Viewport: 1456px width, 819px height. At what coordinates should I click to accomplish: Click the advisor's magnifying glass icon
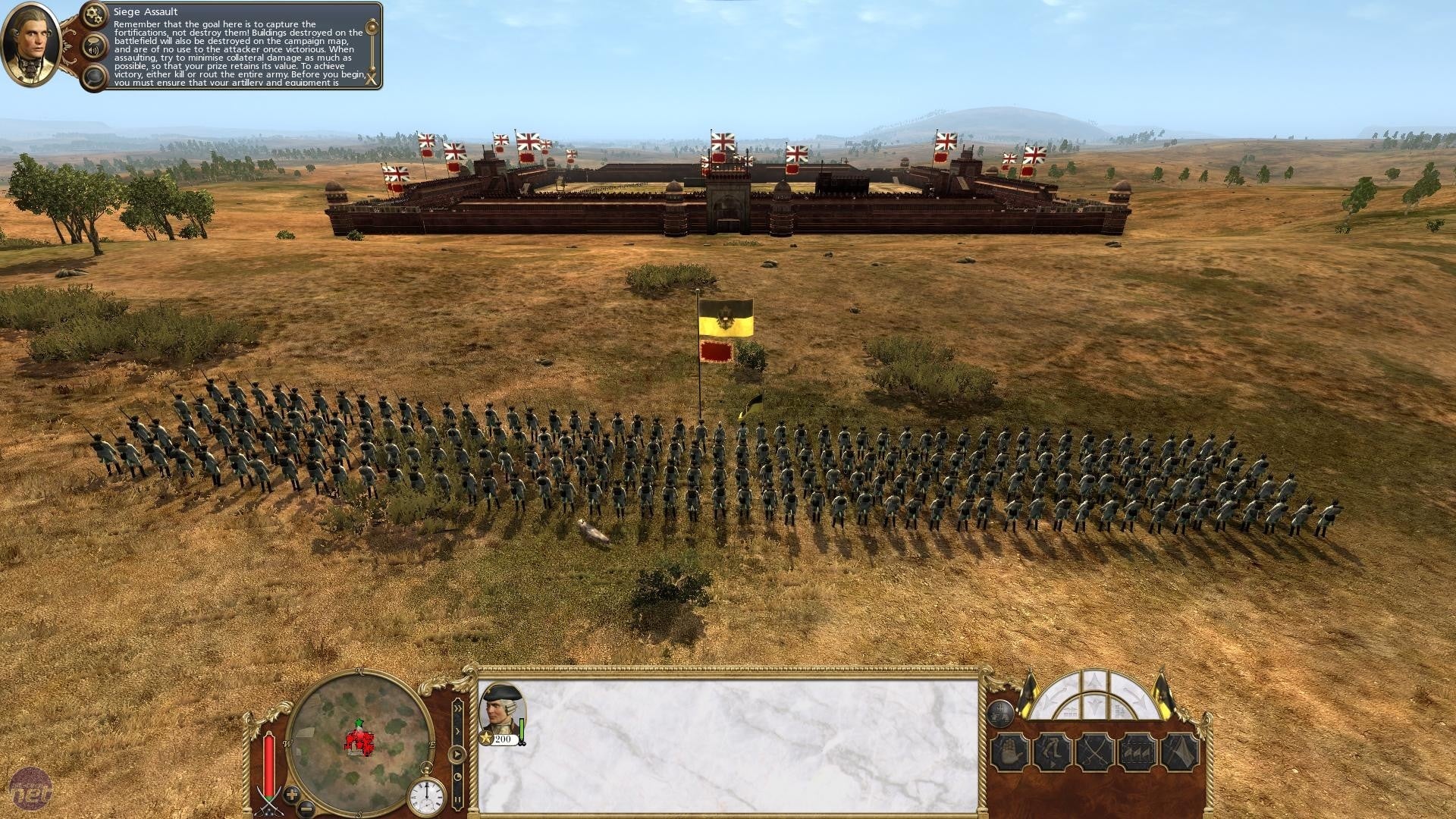pos(95,77)
